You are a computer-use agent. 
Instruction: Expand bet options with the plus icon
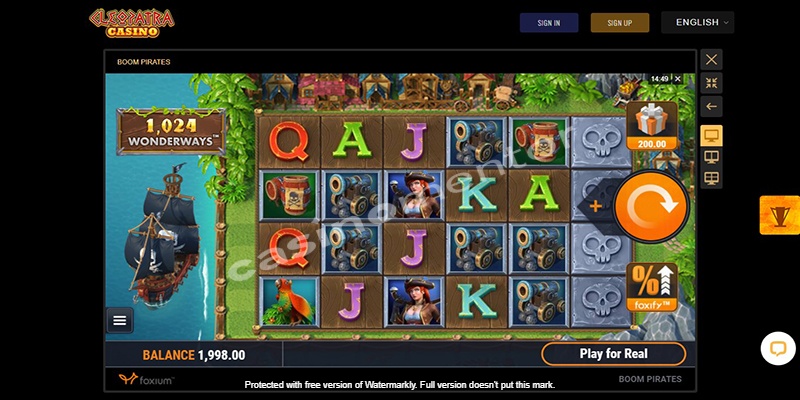pyautogui.click(x=597, y=206)
